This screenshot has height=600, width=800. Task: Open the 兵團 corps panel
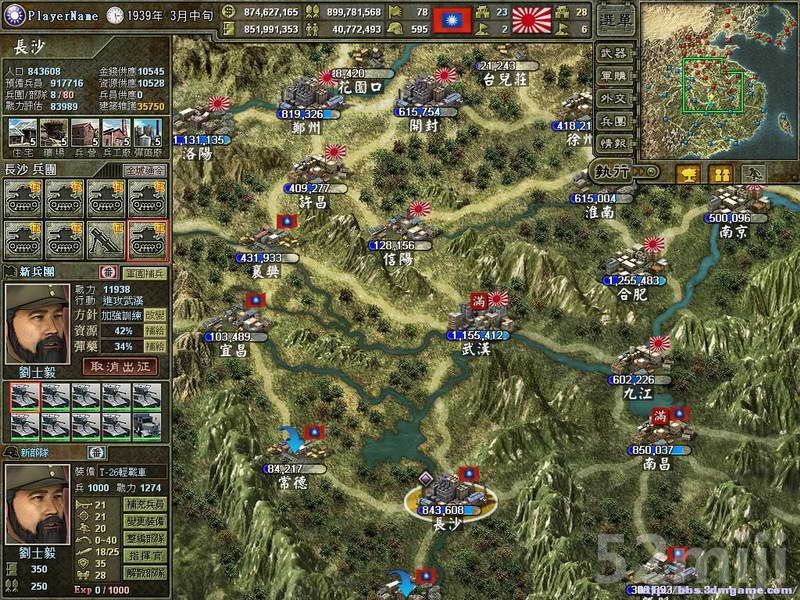[613, 121]
